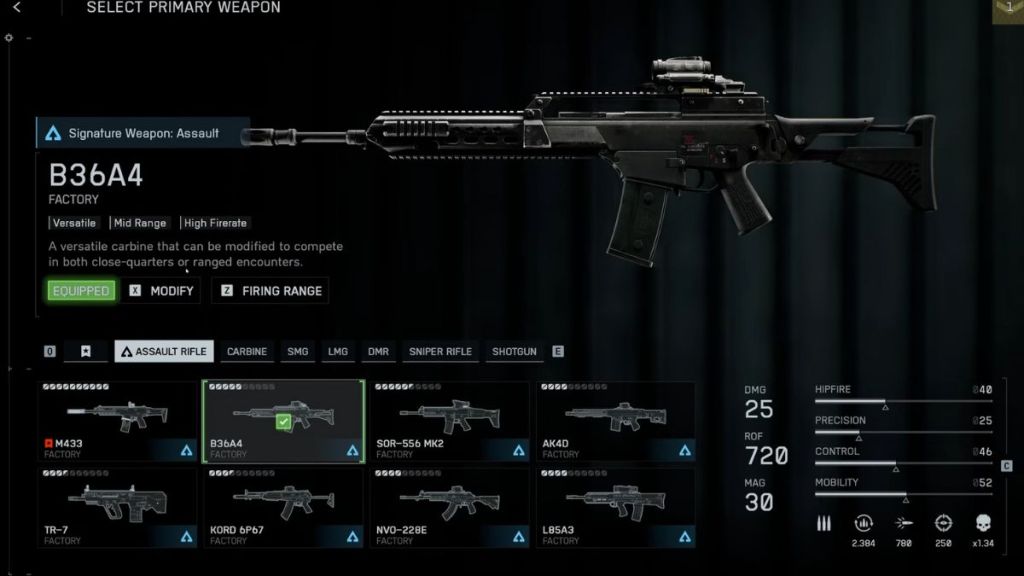Select the DMR category tab
Image resolution: width=1024 pixels, height=576 pixels.
[378, 352]
